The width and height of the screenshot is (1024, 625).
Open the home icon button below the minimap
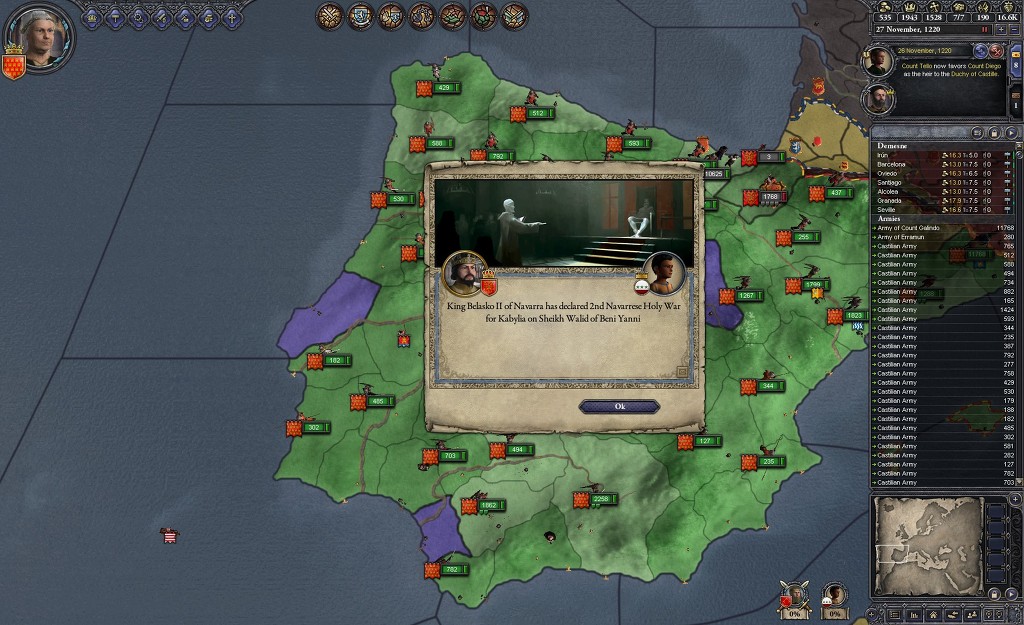(931, 615)
